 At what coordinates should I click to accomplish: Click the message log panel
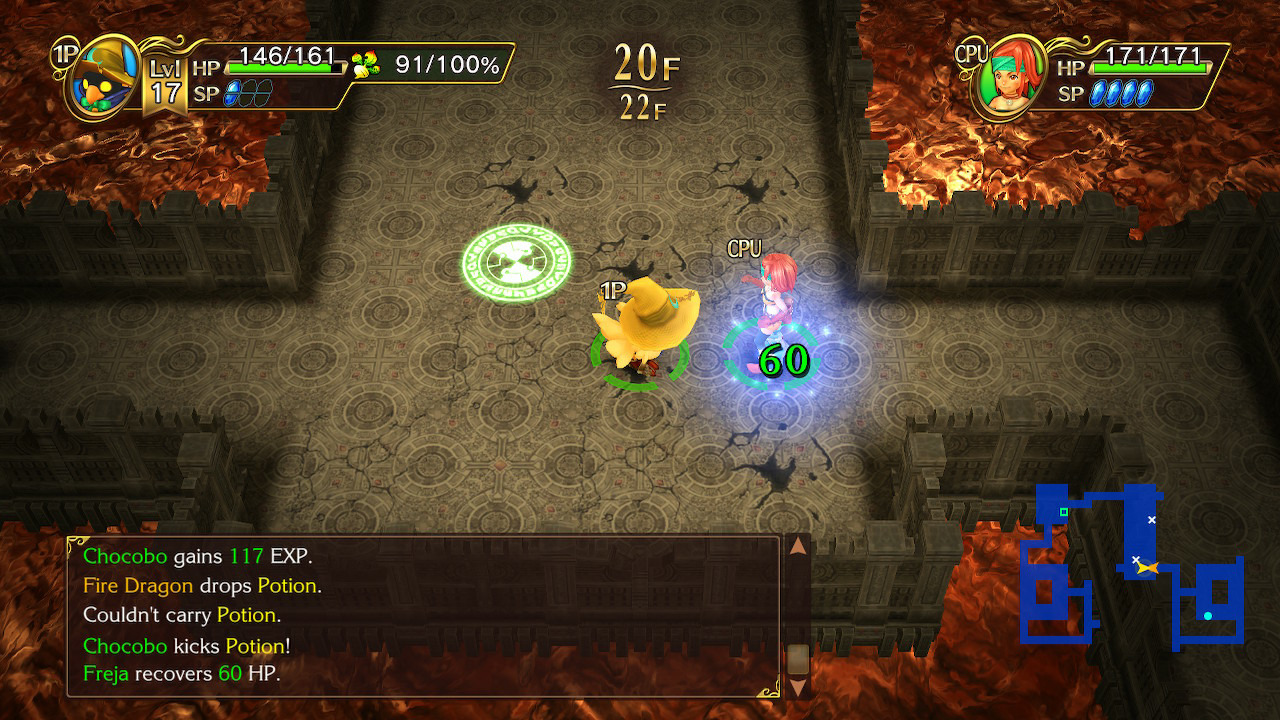[422, 615]
